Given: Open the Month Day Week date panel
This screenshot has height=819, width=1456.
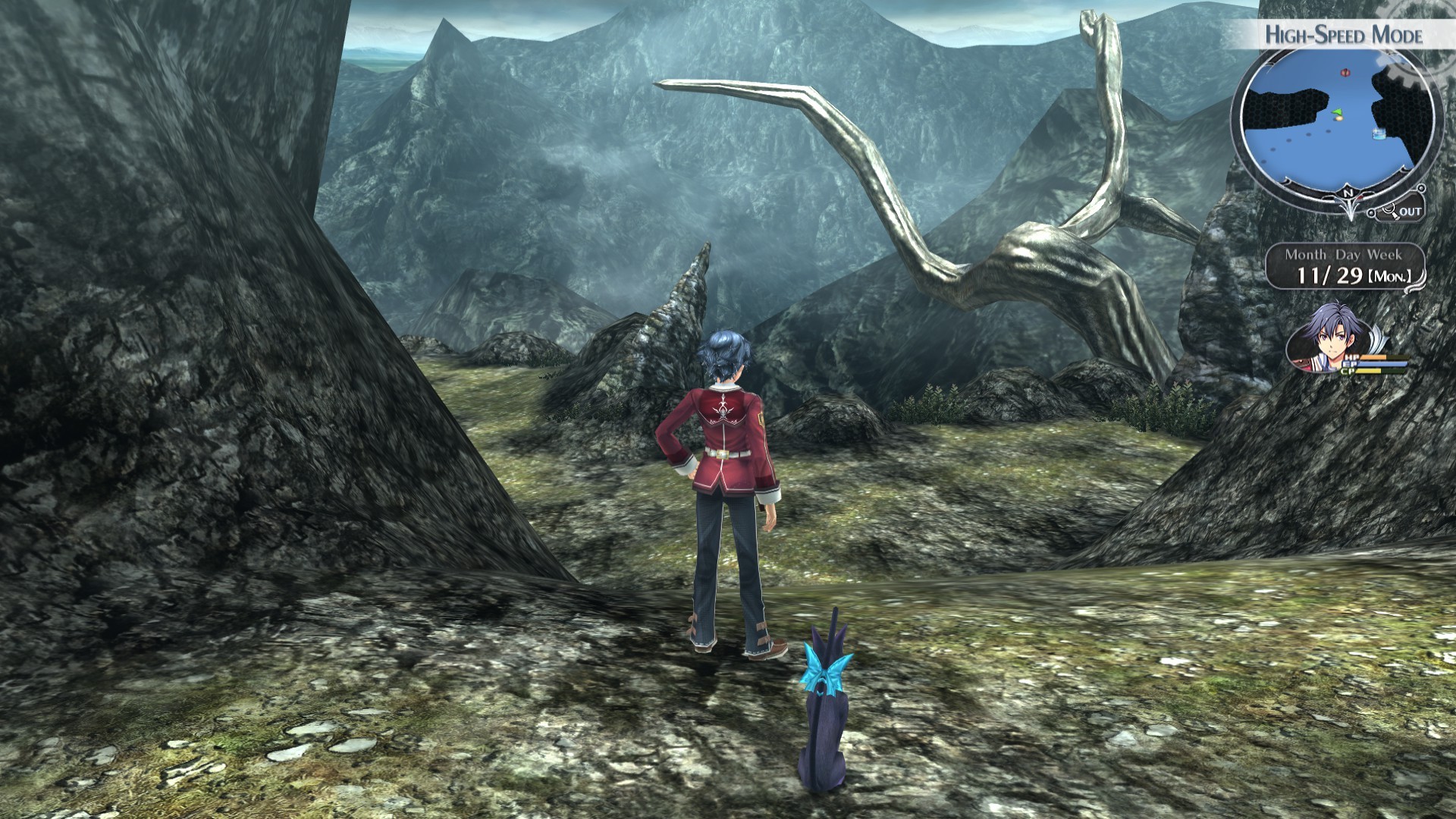Looking at the screenshot, I should (1345, 266).
